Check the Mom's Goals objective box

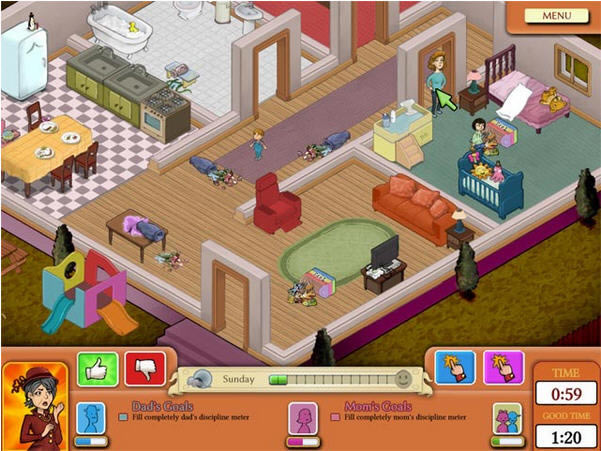pos(336,417)
